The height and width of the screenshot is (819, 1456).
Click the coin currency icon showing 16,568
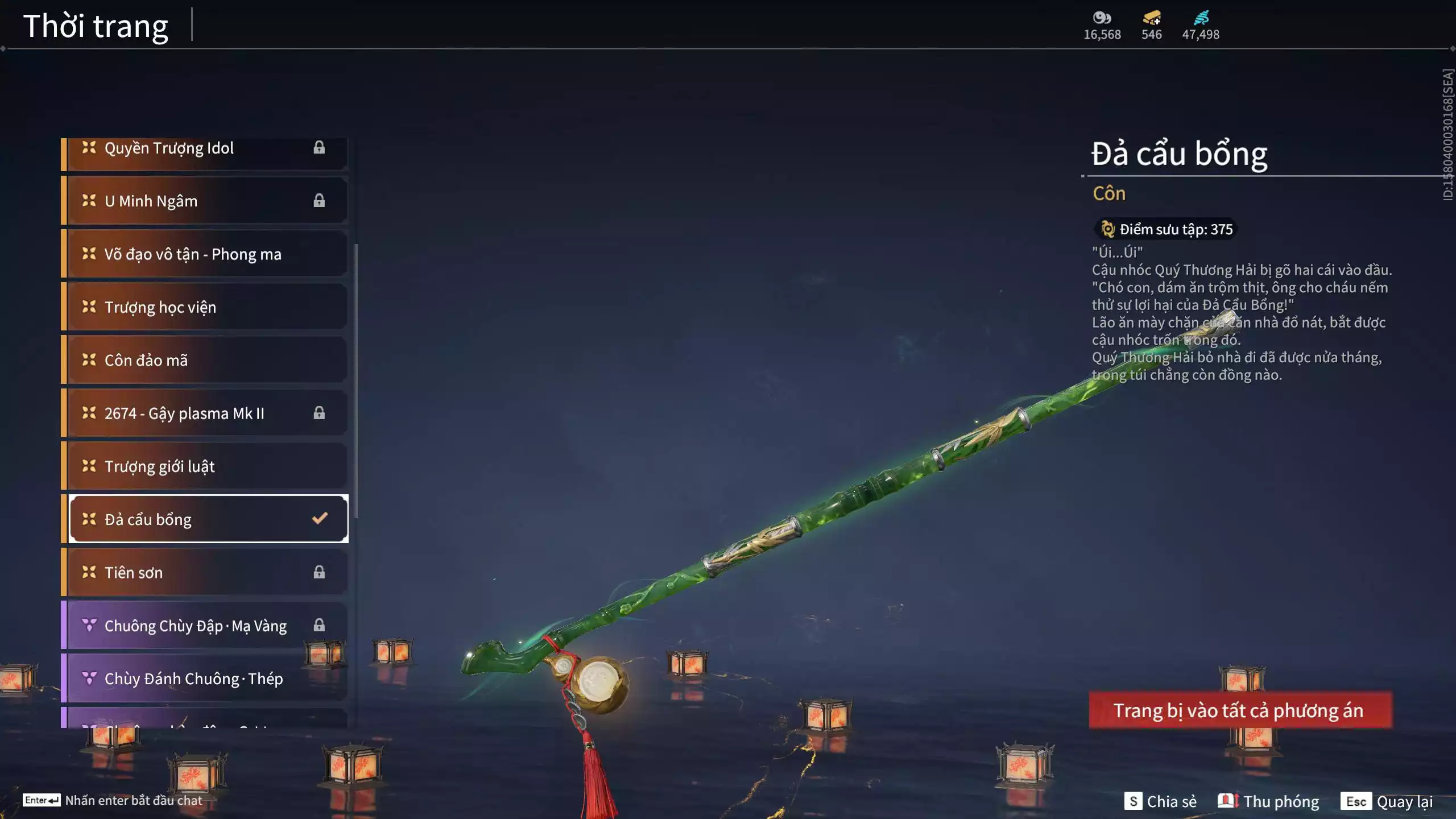[1101, 18]
